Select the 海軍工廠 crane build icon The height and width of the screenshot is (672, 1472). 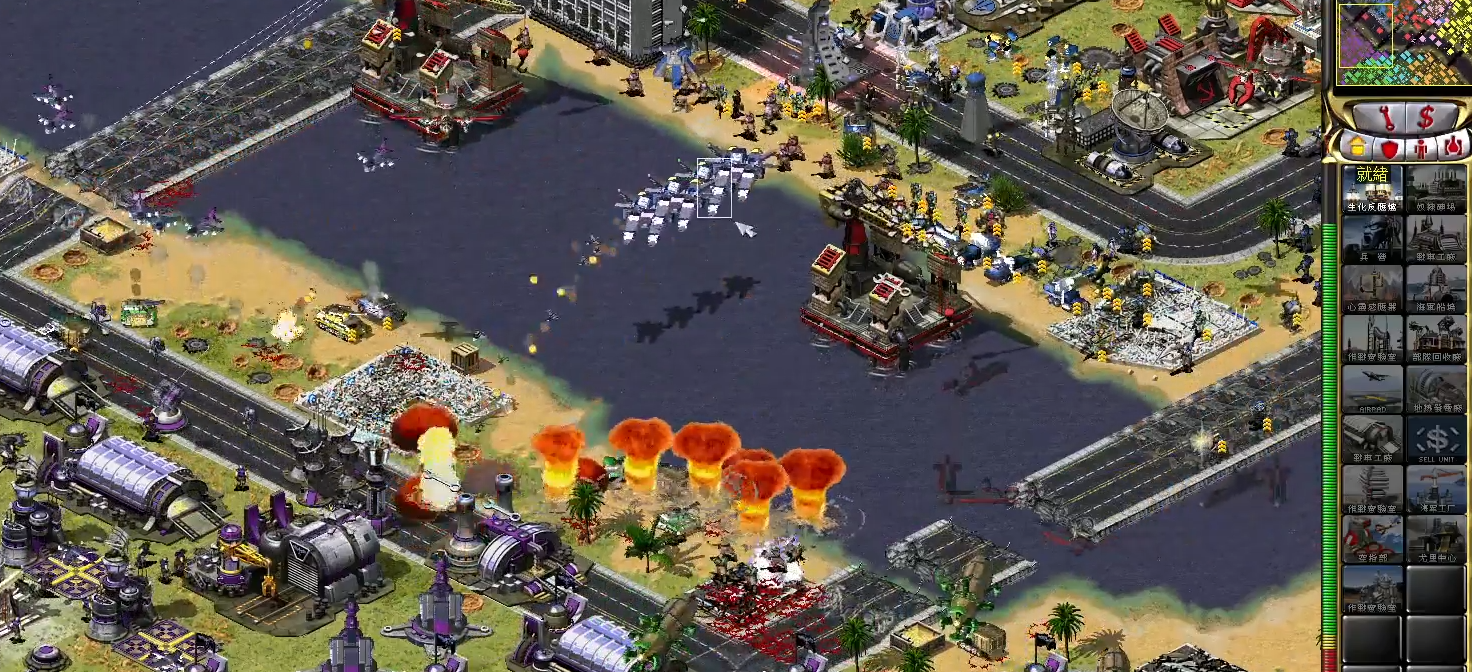click(x=1436, y=489)
